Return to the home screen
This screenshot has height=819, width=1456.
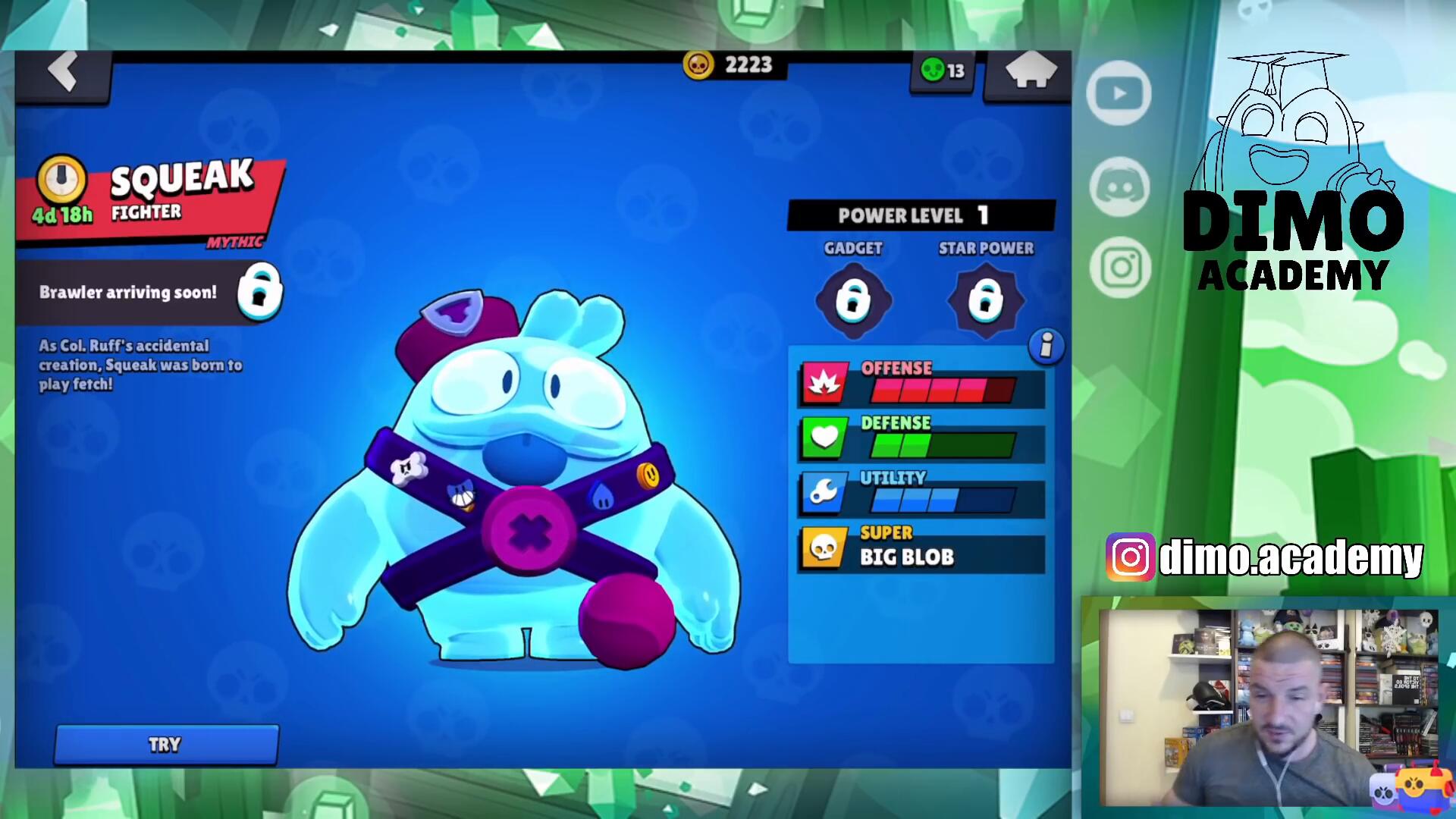click(x=1030, y=73)
